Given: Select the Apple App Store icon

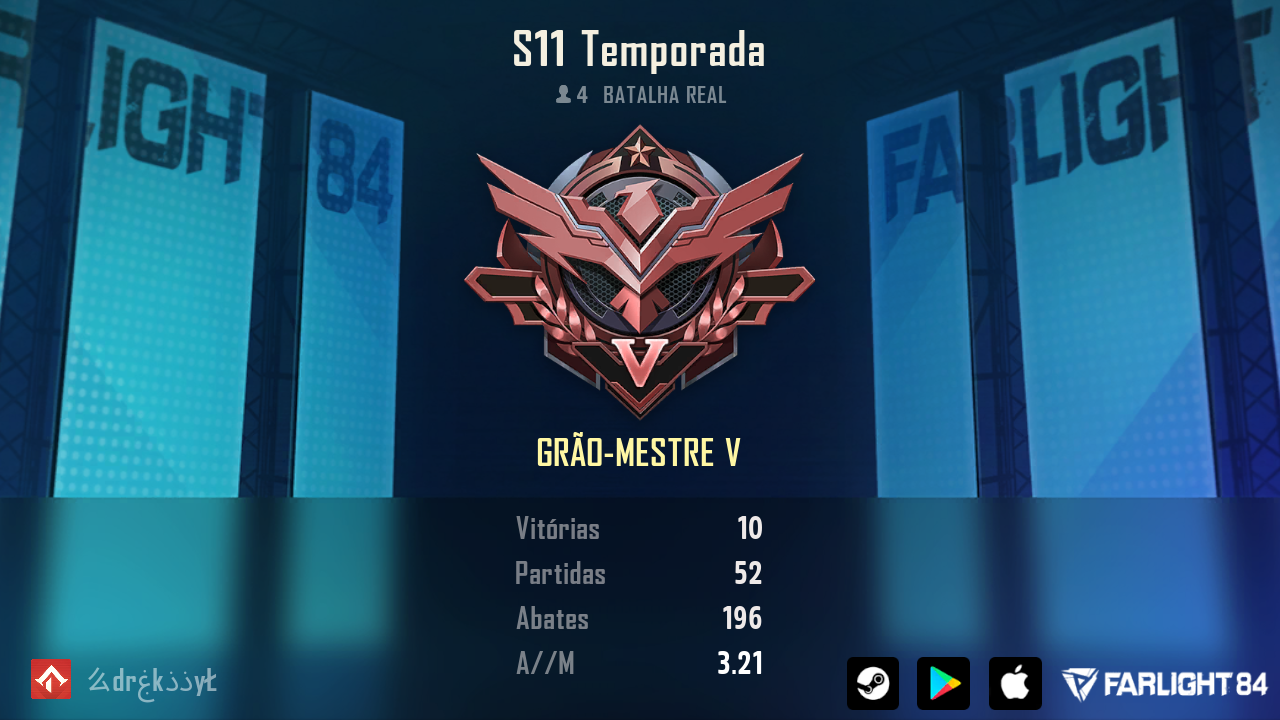Looking at the screenshot, I should tap(1015, 683).
